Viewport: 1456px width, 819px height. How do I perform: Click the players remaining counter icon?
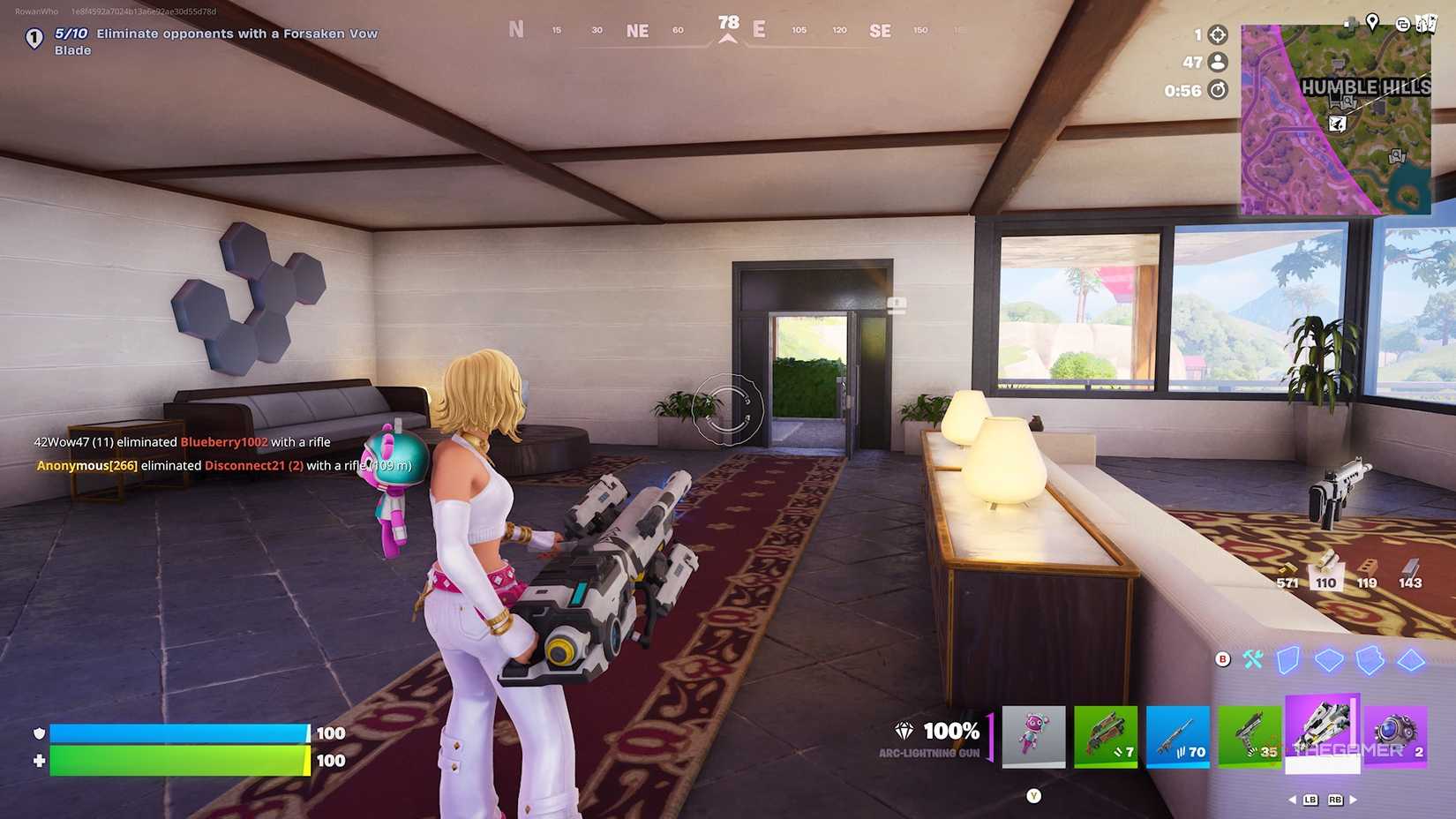coord(1217,61)
